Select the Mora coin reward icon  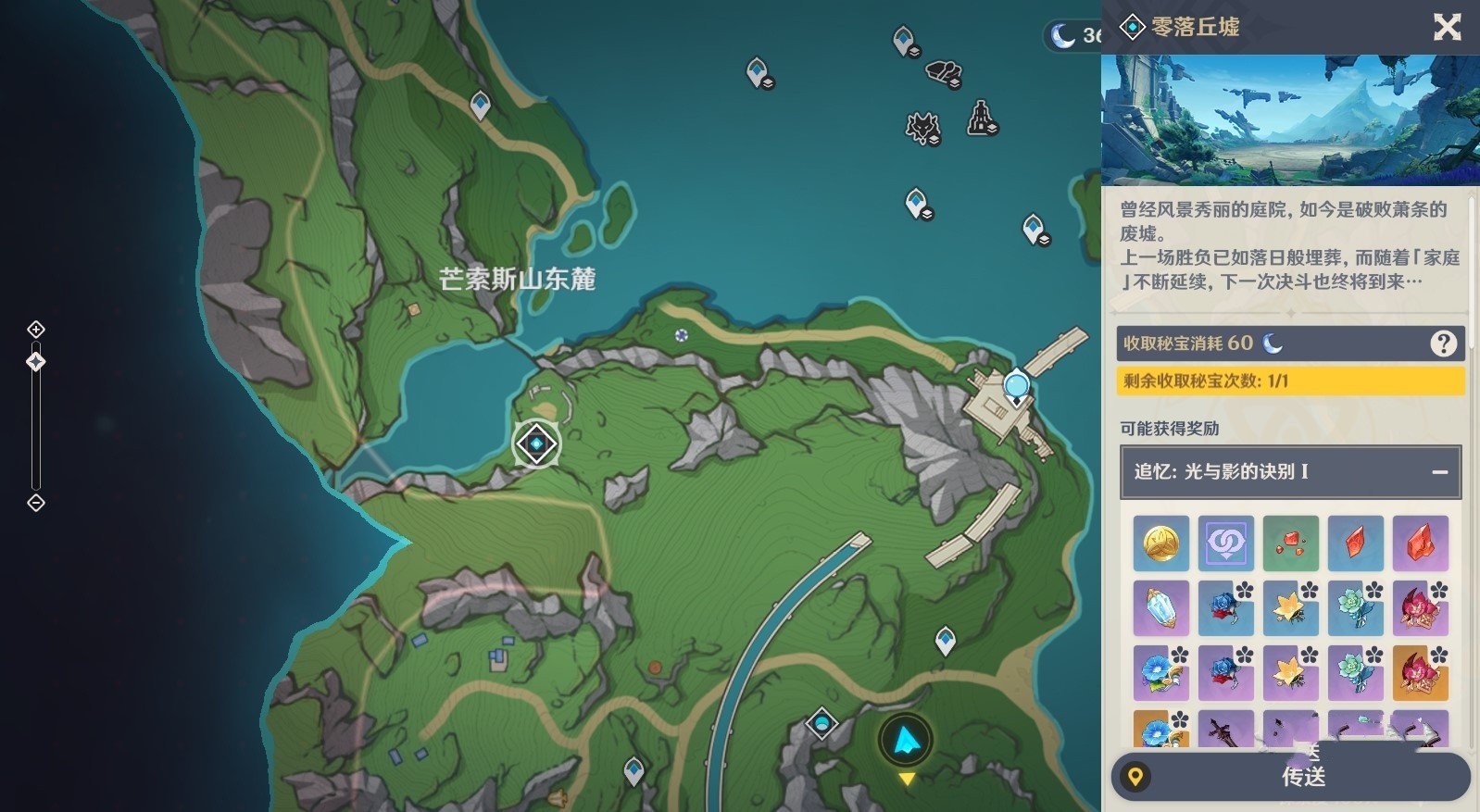pos(1160,543)
